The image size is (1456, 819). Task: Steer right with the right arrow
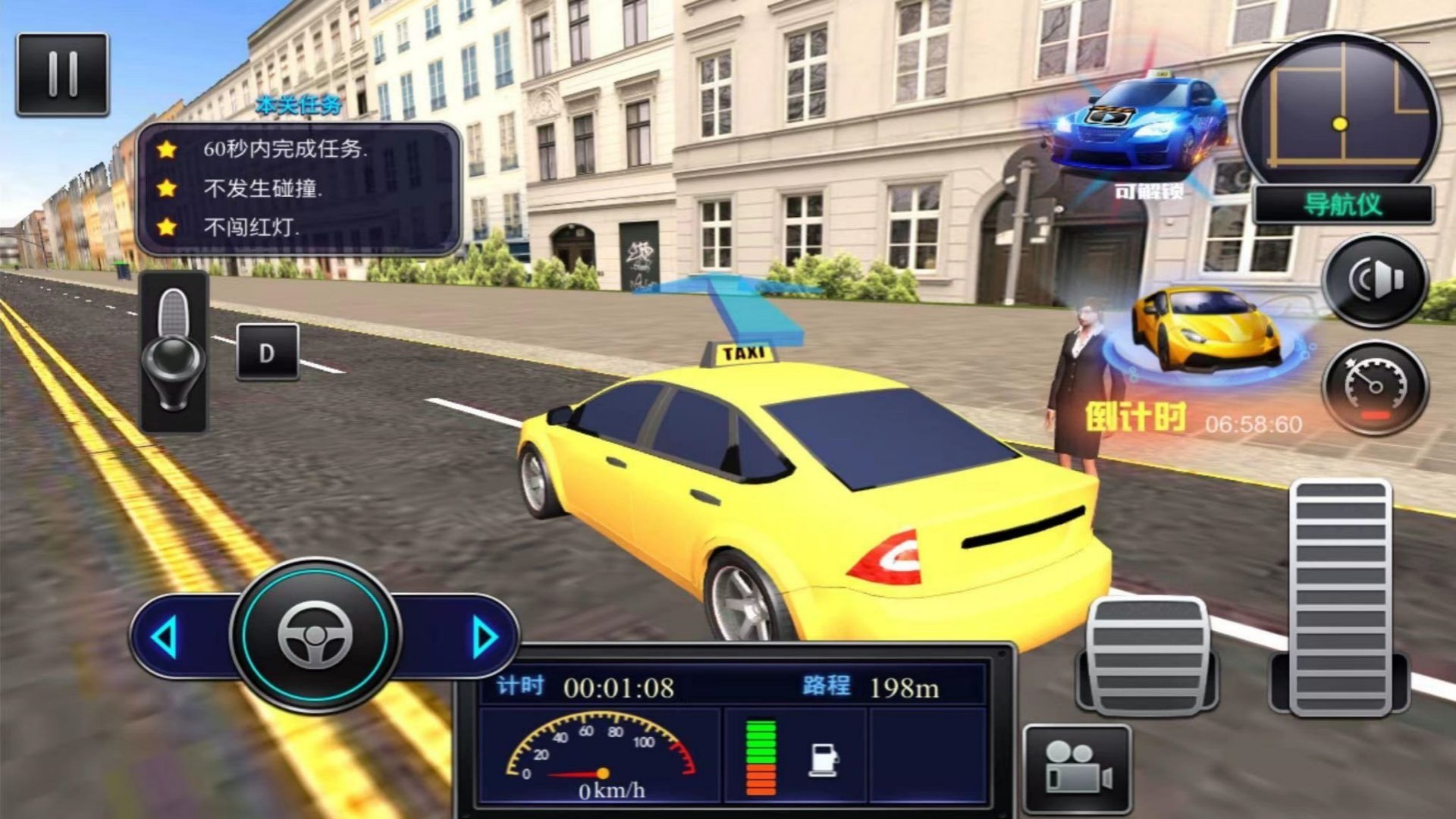click(x=484, y=637)
